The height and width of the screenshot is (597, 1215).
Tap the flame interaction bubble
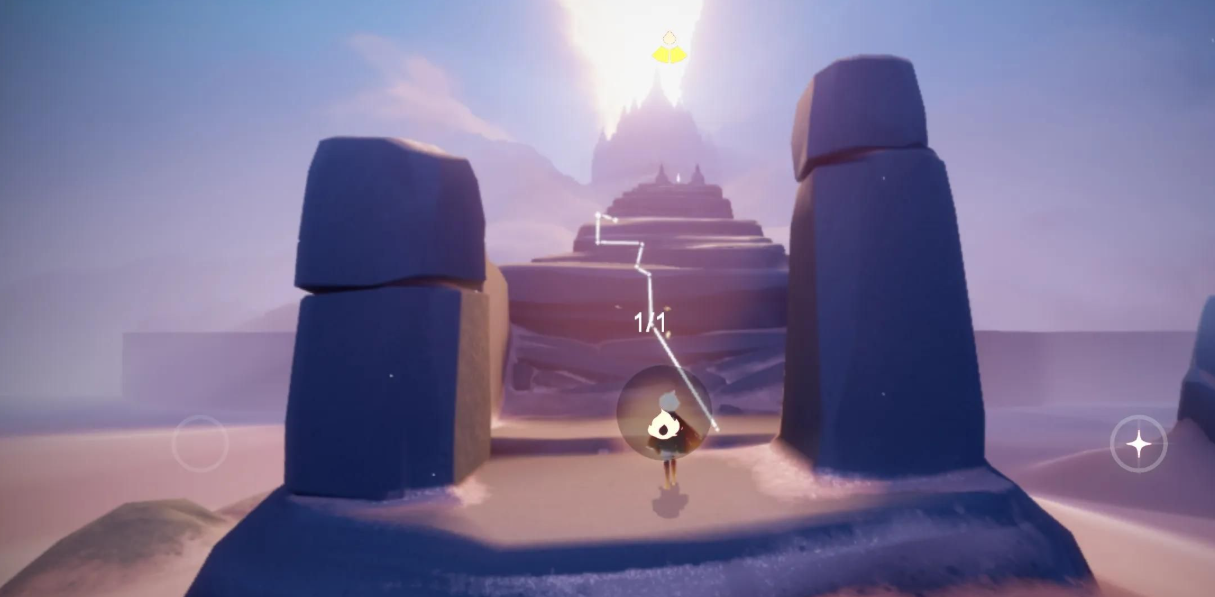click(664, 411)
